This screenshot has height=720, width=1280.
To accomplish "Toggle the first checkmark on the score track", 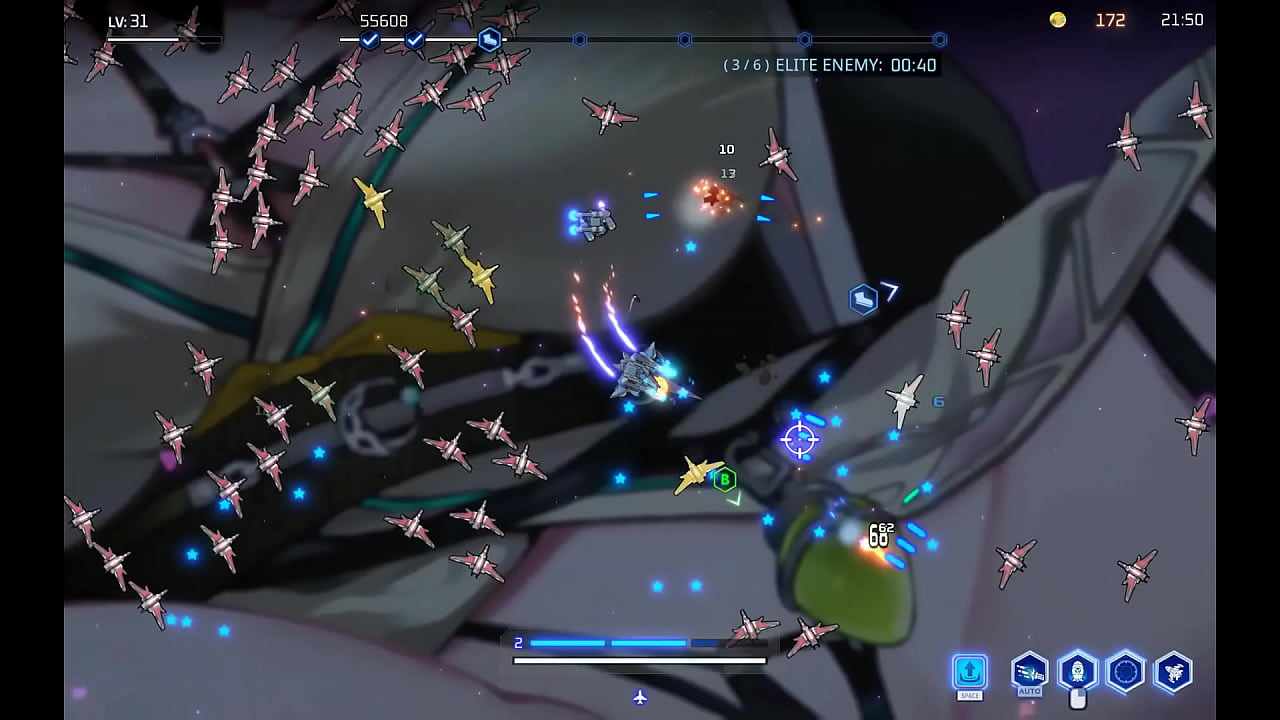I will 371,41.
